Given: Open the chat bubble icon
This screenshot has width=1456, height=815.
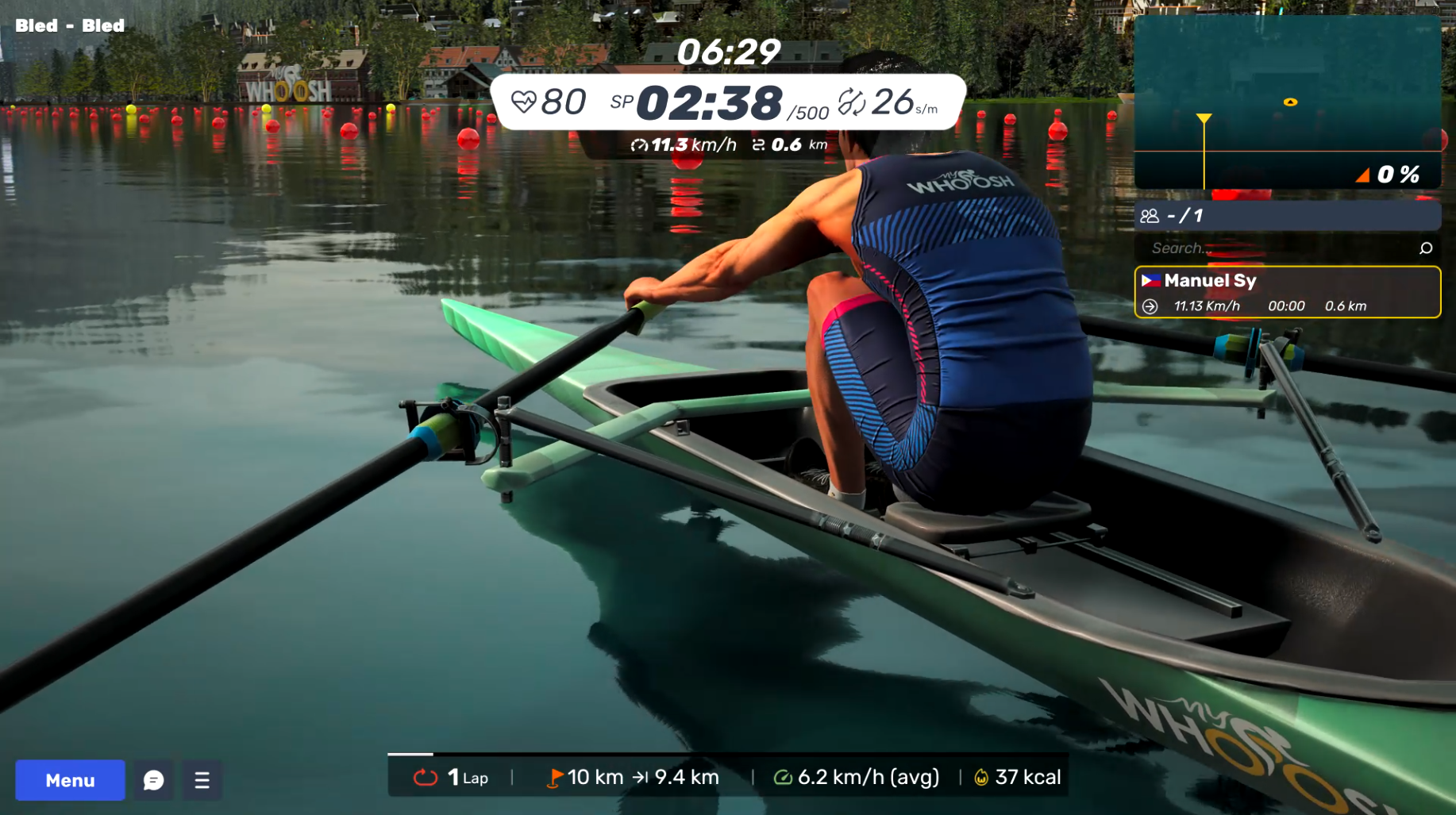Looking at the screenshot, I should [152, 780].
